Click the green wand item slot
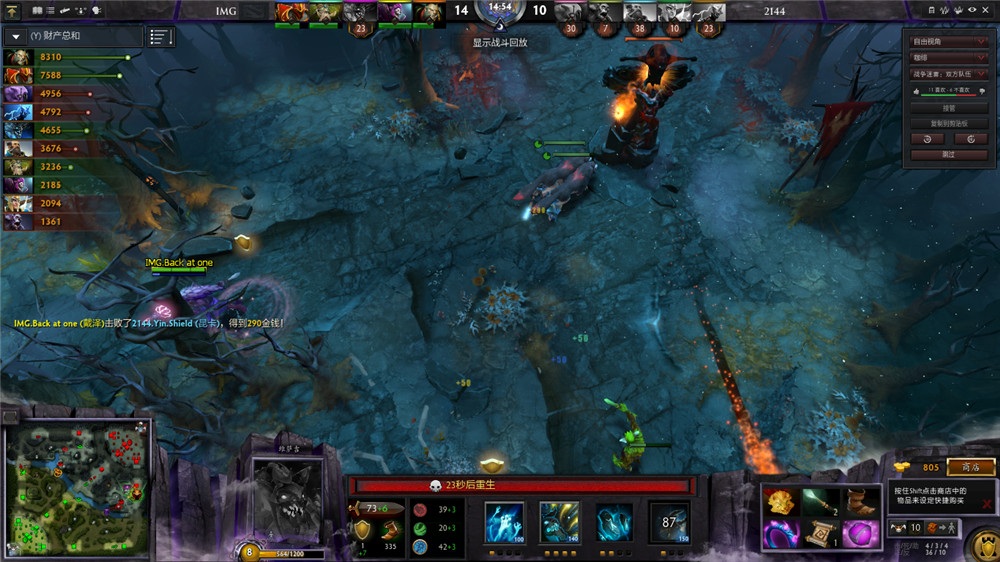The height and width of the screenshot is (562, 1000). [820, 502]
